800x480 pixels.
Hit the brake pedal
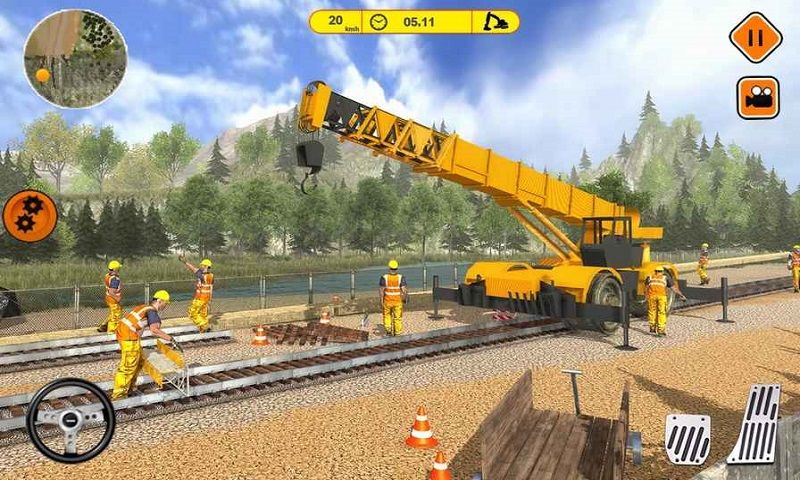click(687, 437)
